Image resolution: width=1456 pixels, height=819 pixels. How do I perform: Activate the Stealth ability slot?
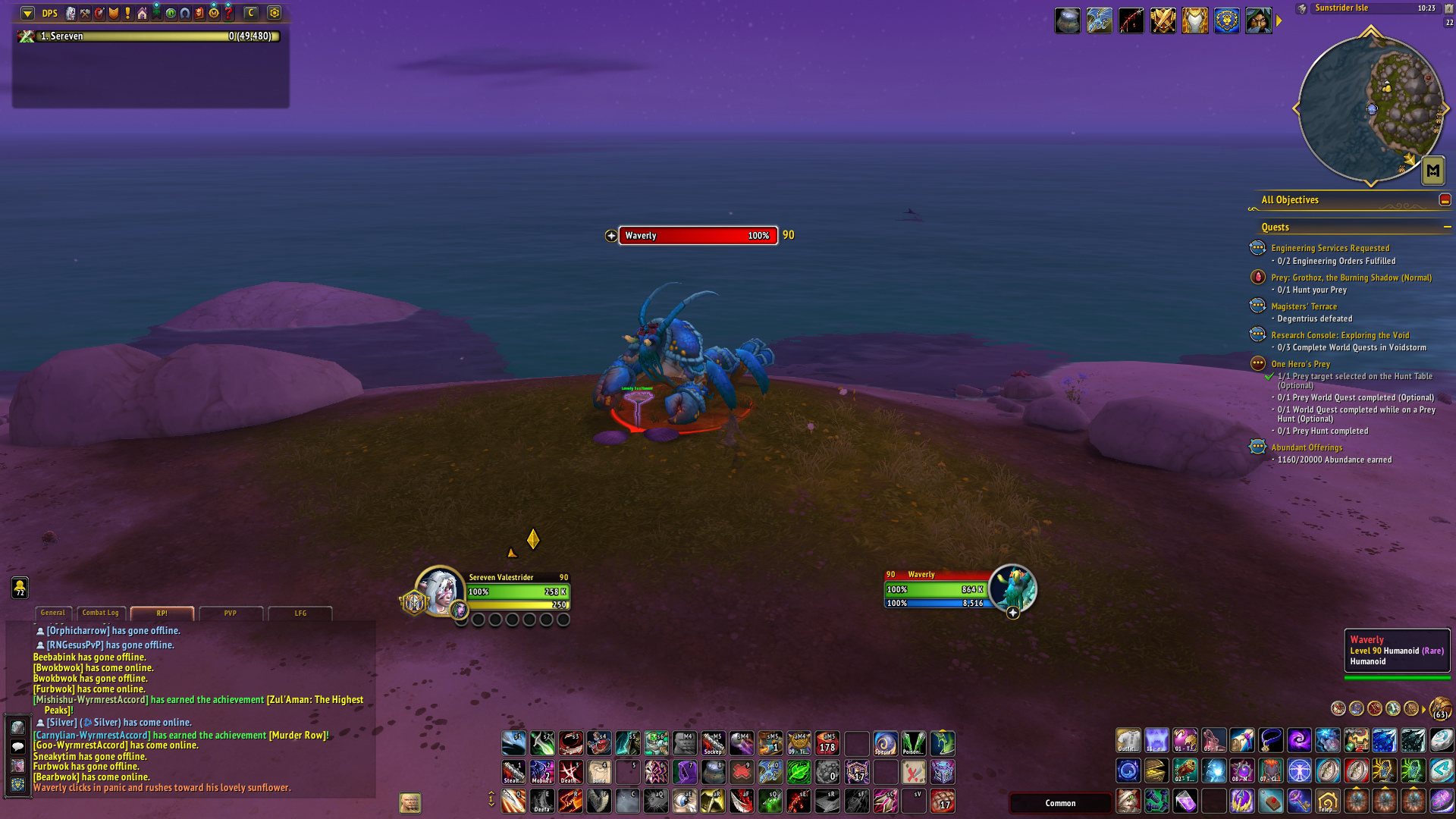point(513,772)
